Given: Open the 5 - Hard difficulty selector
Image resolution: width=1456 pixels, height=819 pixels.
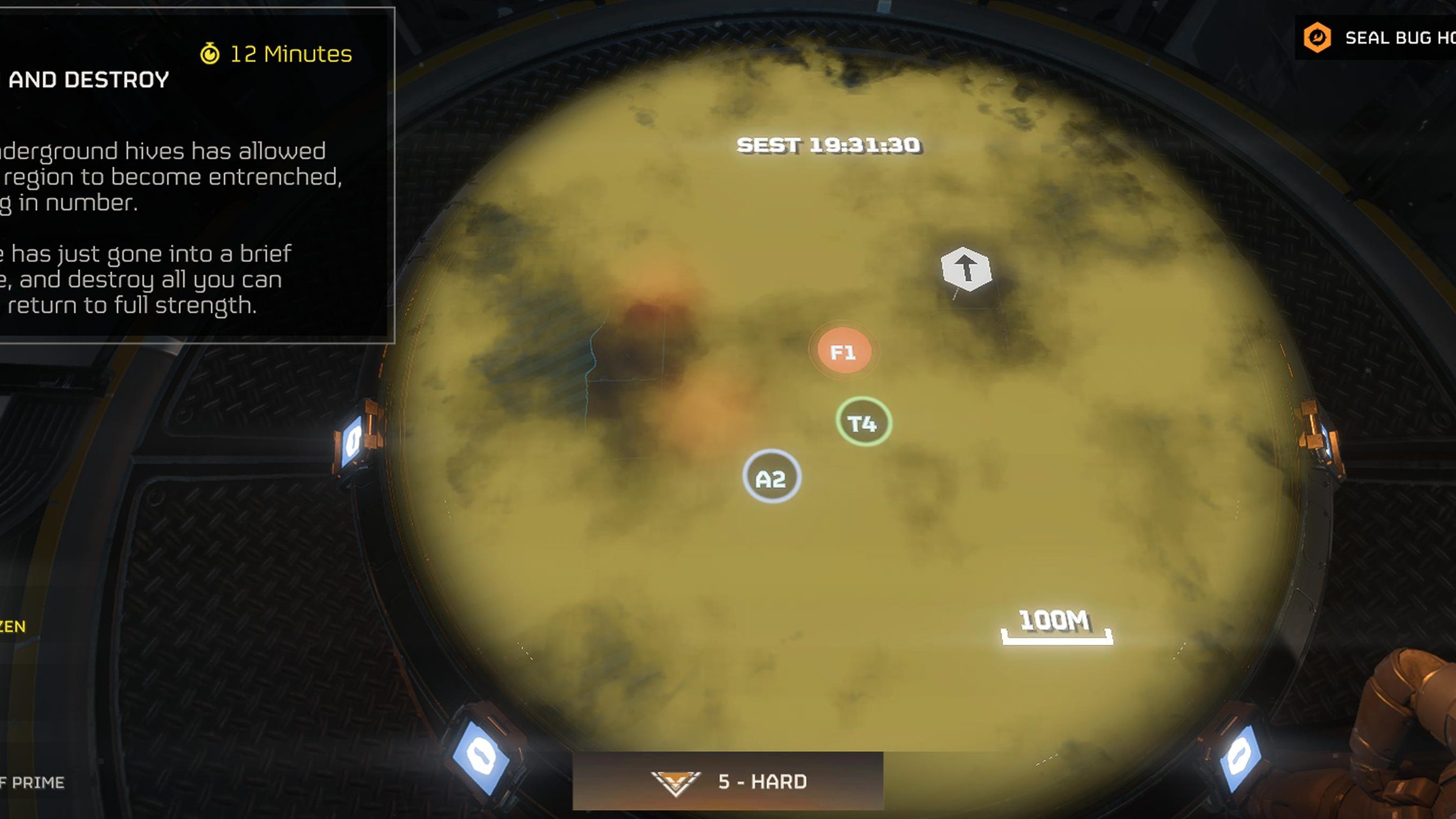Looking at the screenshot, I should coord(728,781).
